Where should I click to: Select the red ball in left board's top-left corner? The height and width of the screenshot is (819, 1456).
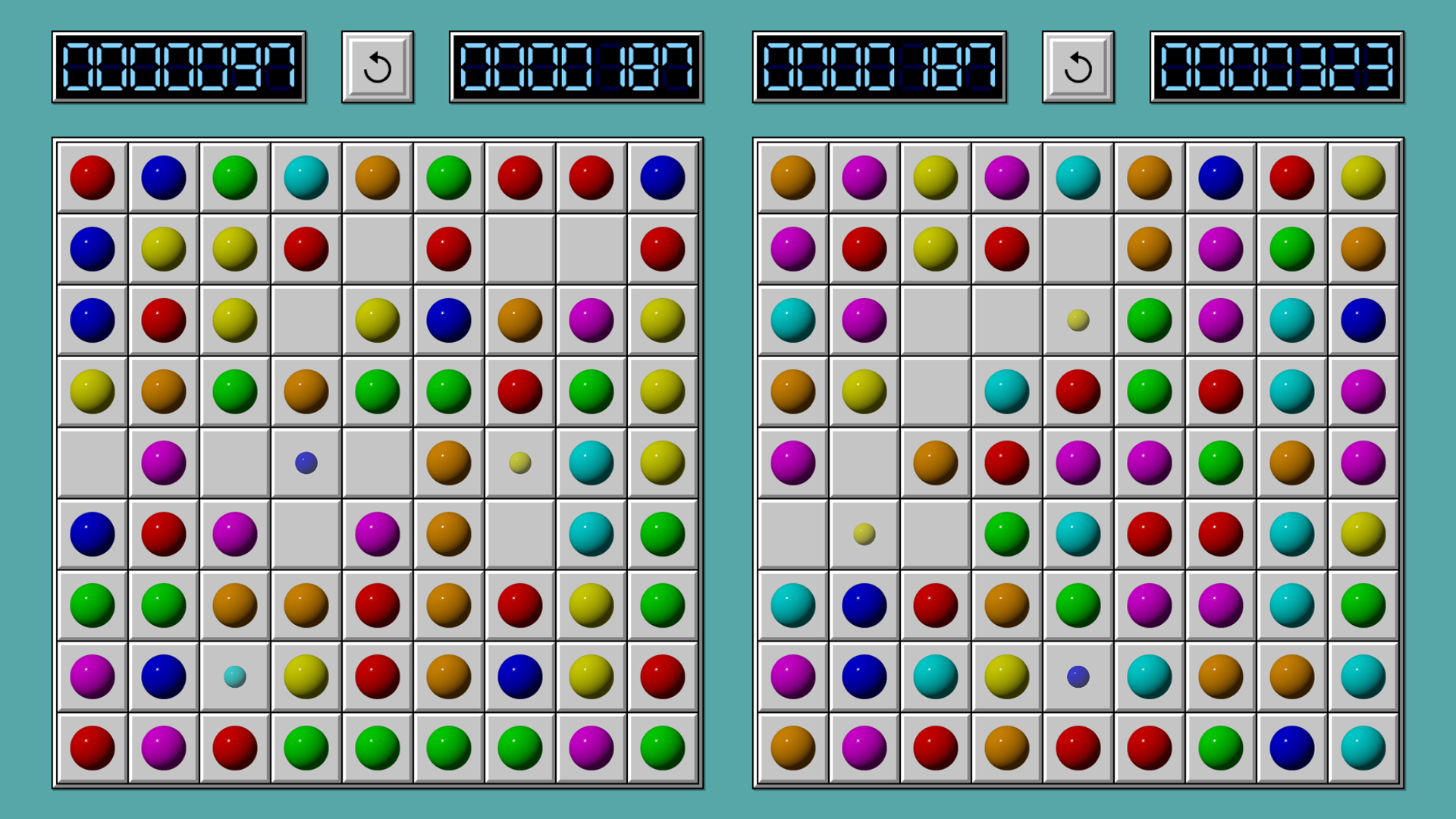coord(91,177)
